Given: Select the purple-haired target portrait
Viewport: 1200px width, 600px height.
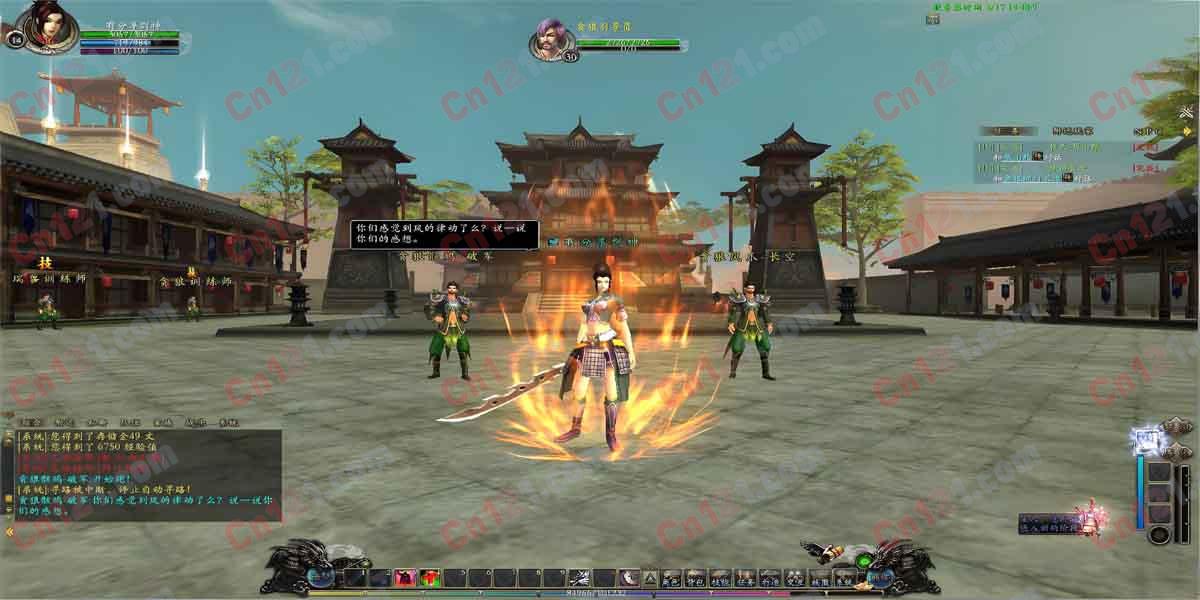Looking at the screenshot, I should click(550, 40).
